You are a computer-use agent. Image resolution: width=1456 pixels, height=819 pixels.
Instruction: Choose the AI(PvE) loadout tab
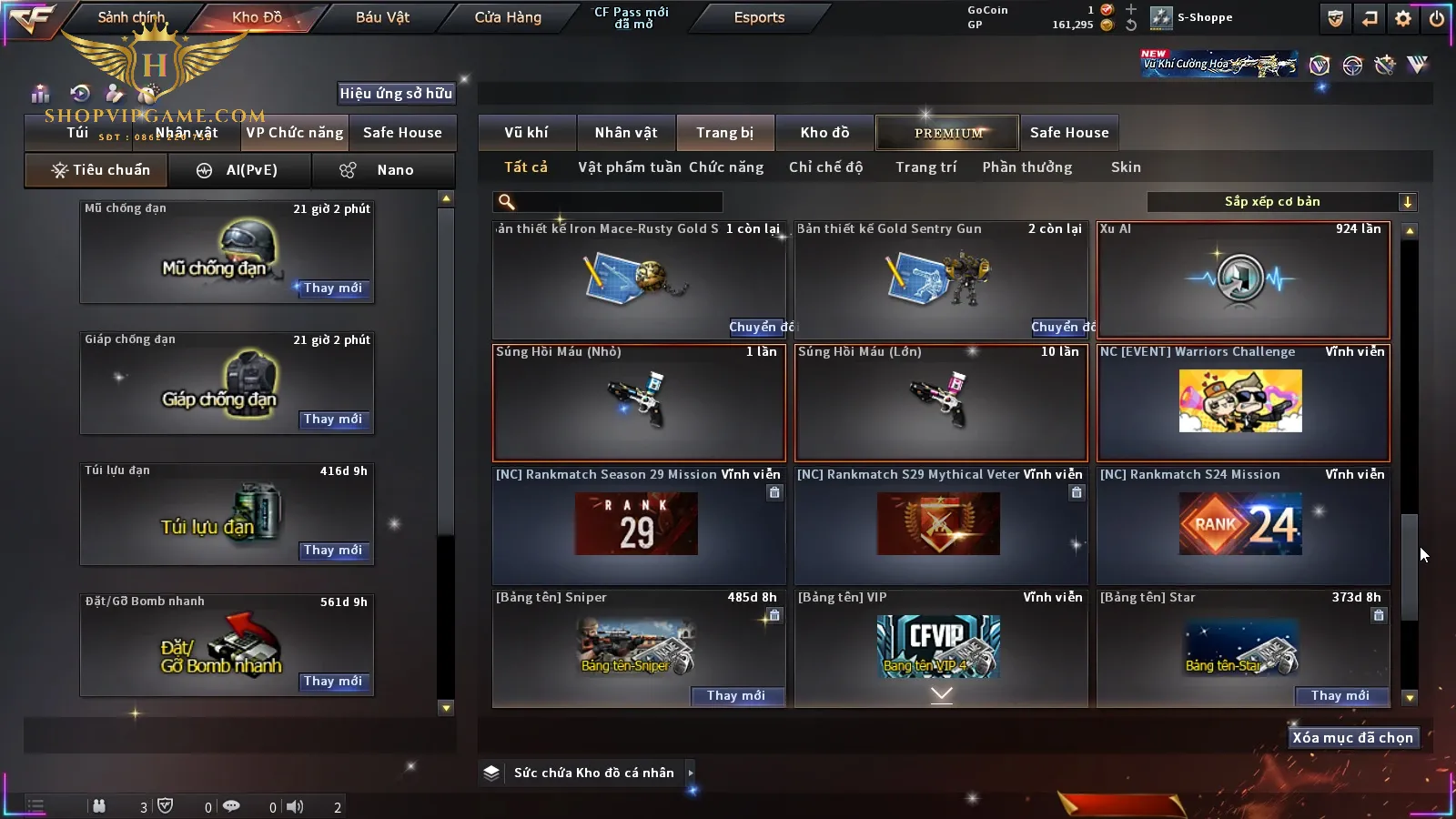tap(238, 170)
